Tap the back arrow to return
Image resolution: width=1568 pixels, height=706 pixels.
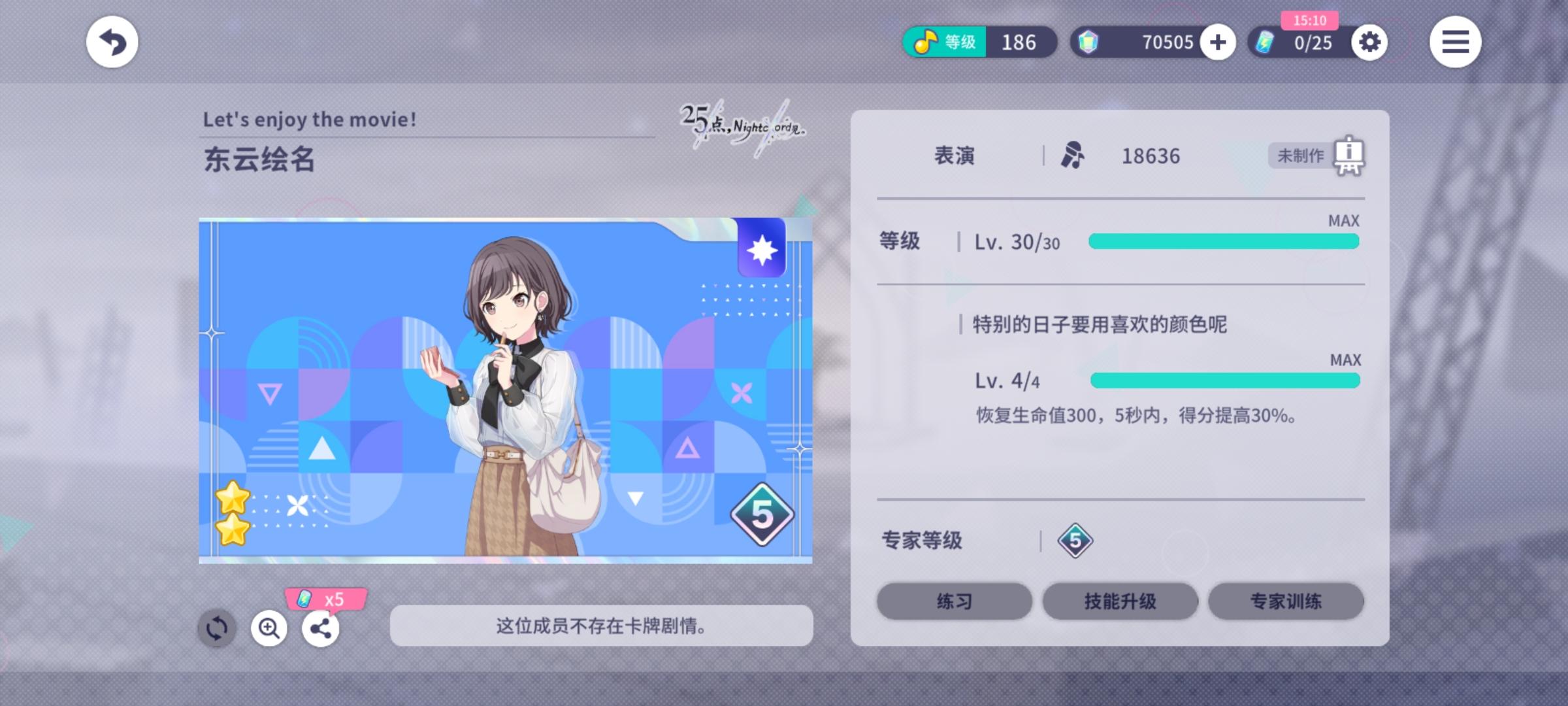click(112, 42)
